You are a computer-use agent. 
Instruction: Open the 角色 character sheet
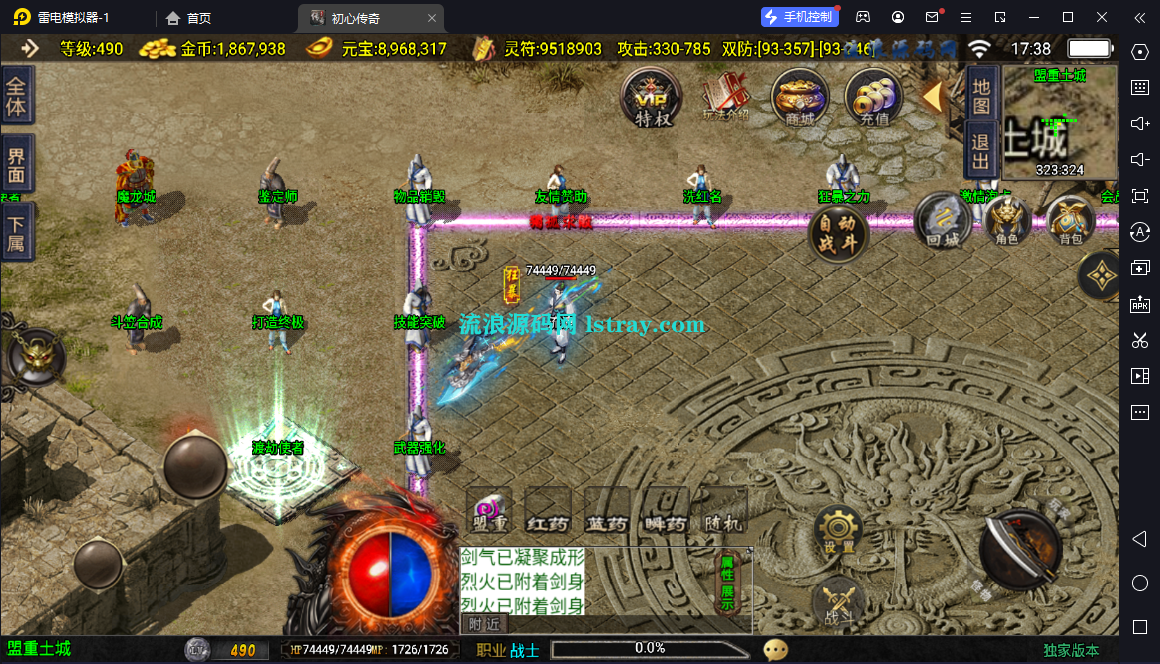[x=1007, y=222]
